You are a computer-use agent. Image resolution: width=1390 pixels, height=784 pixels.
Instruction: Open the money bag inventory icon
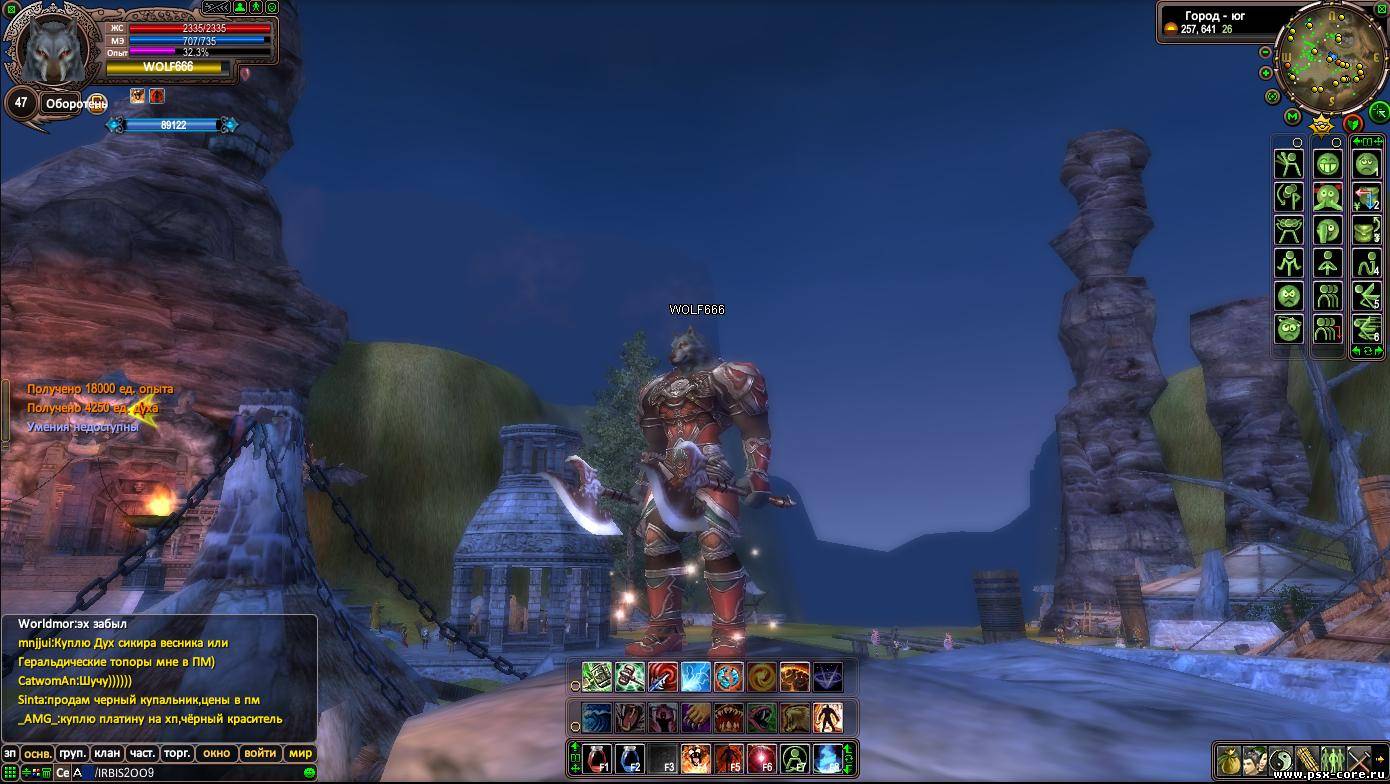coord(1229,759)
